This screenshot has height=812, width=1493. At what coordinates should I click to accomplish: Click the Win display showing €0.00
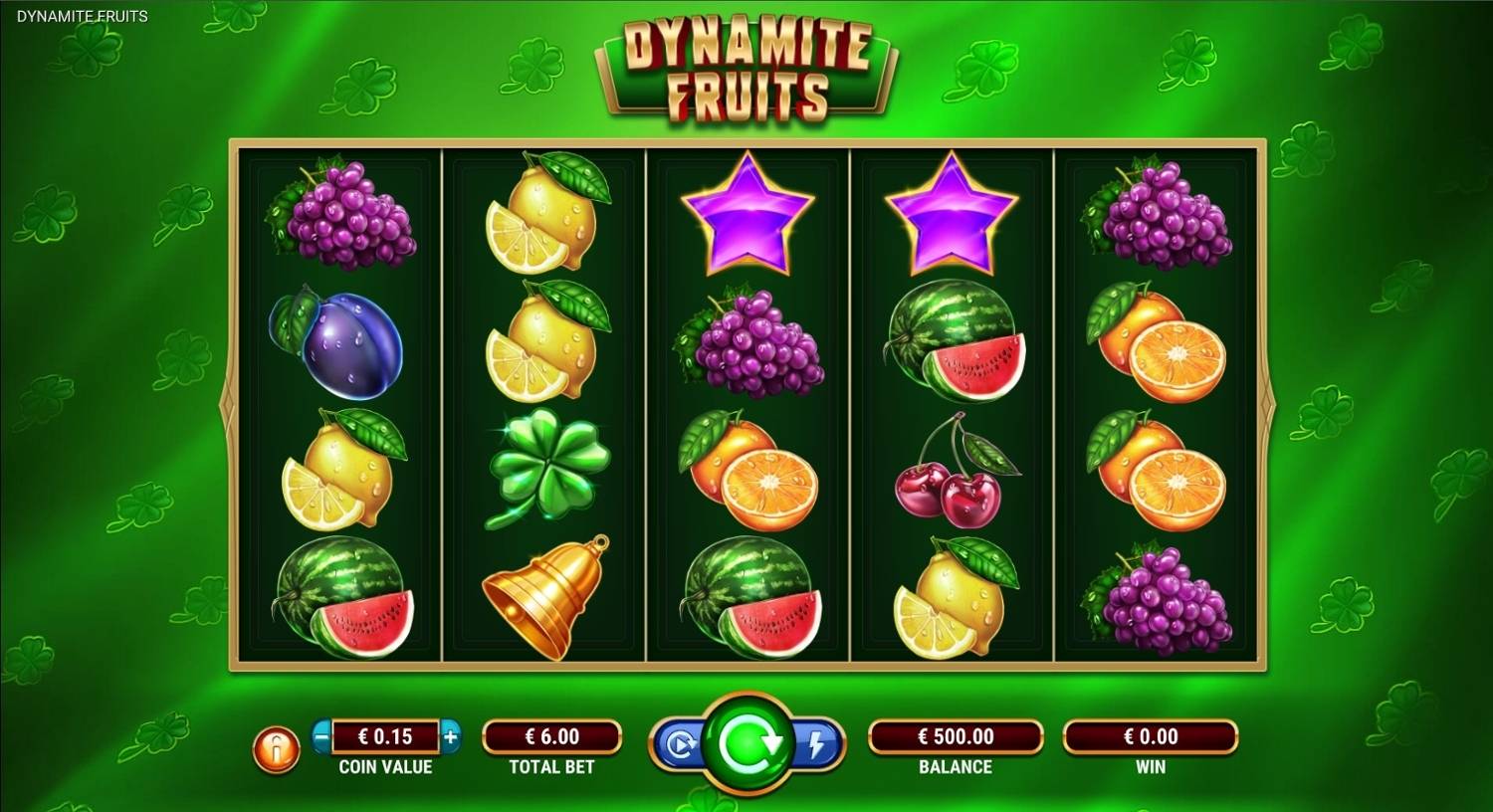point(1150,737)
